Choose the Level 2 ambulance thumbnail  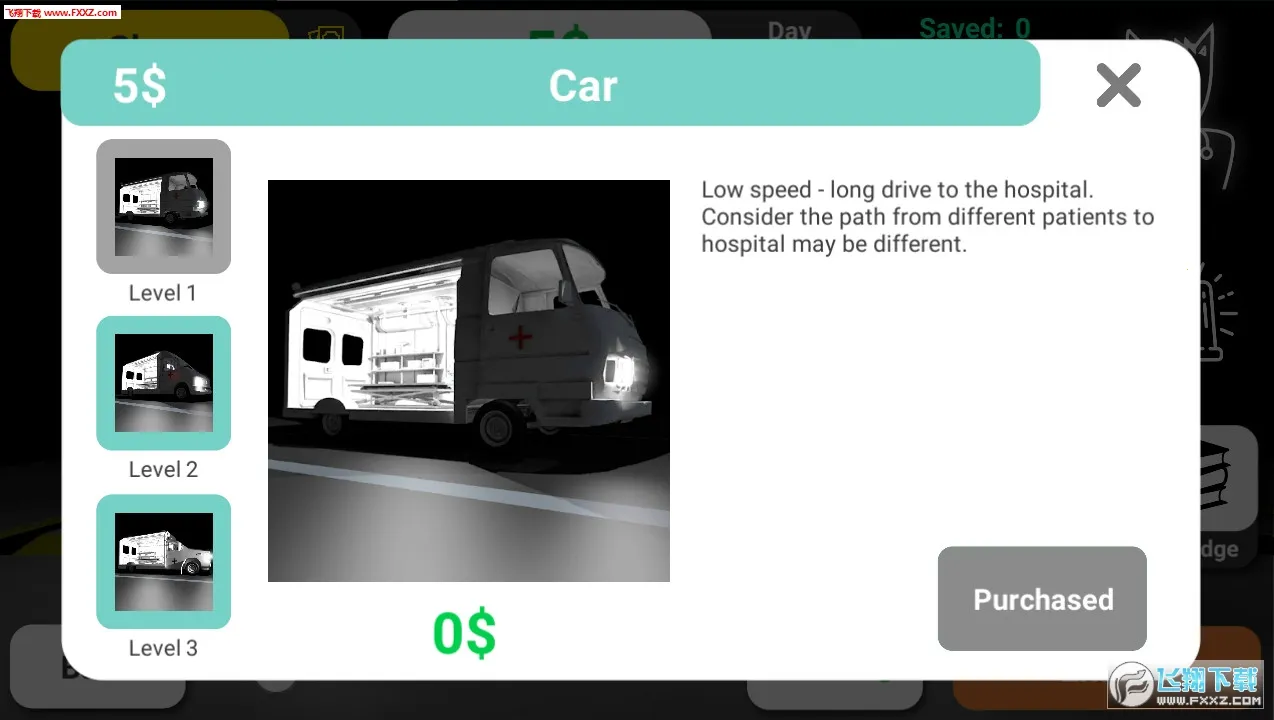pos(163,383)
